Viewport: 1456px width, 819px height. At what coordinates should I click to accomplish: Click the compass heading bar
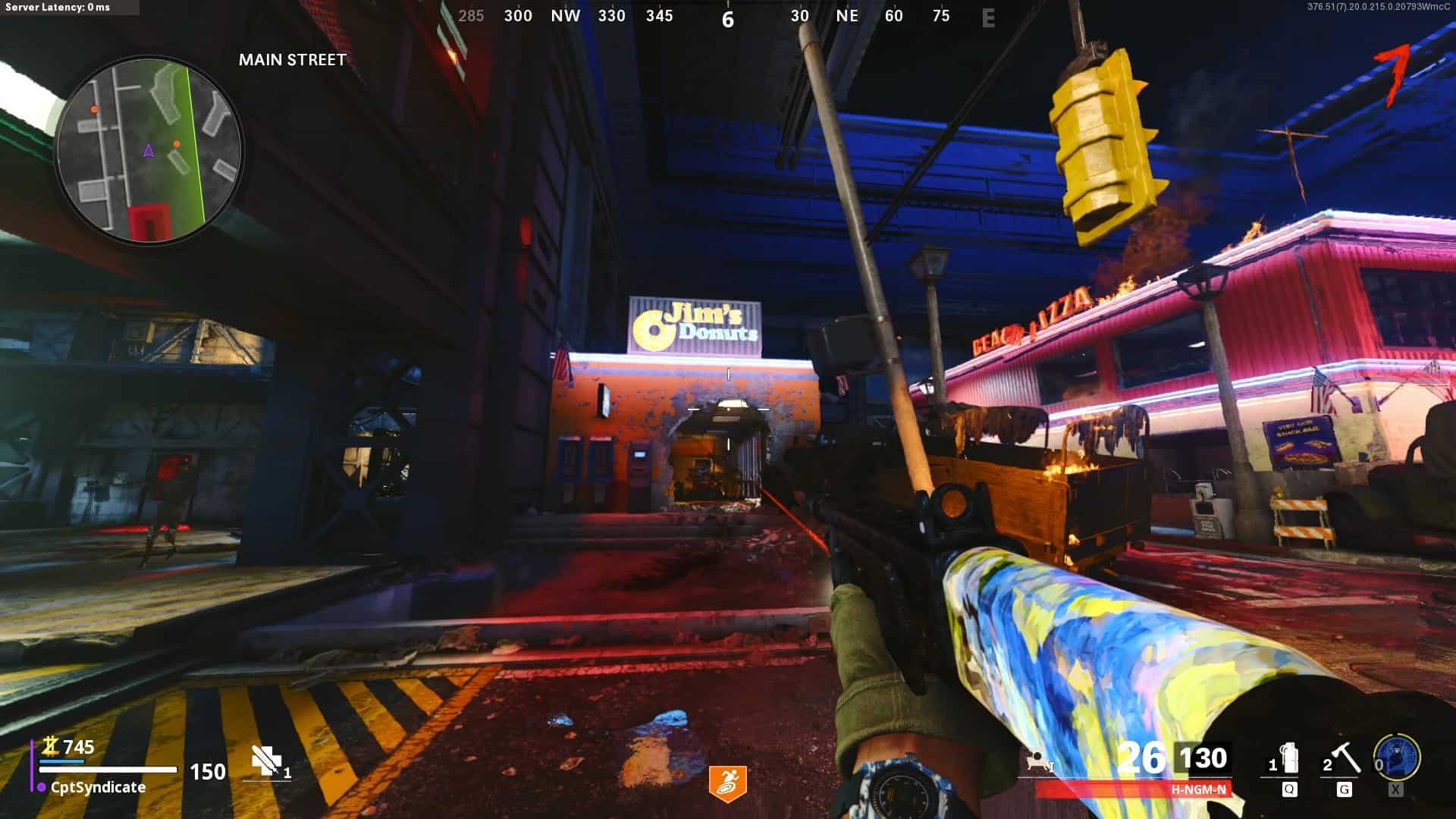click(x=727, y=17)
